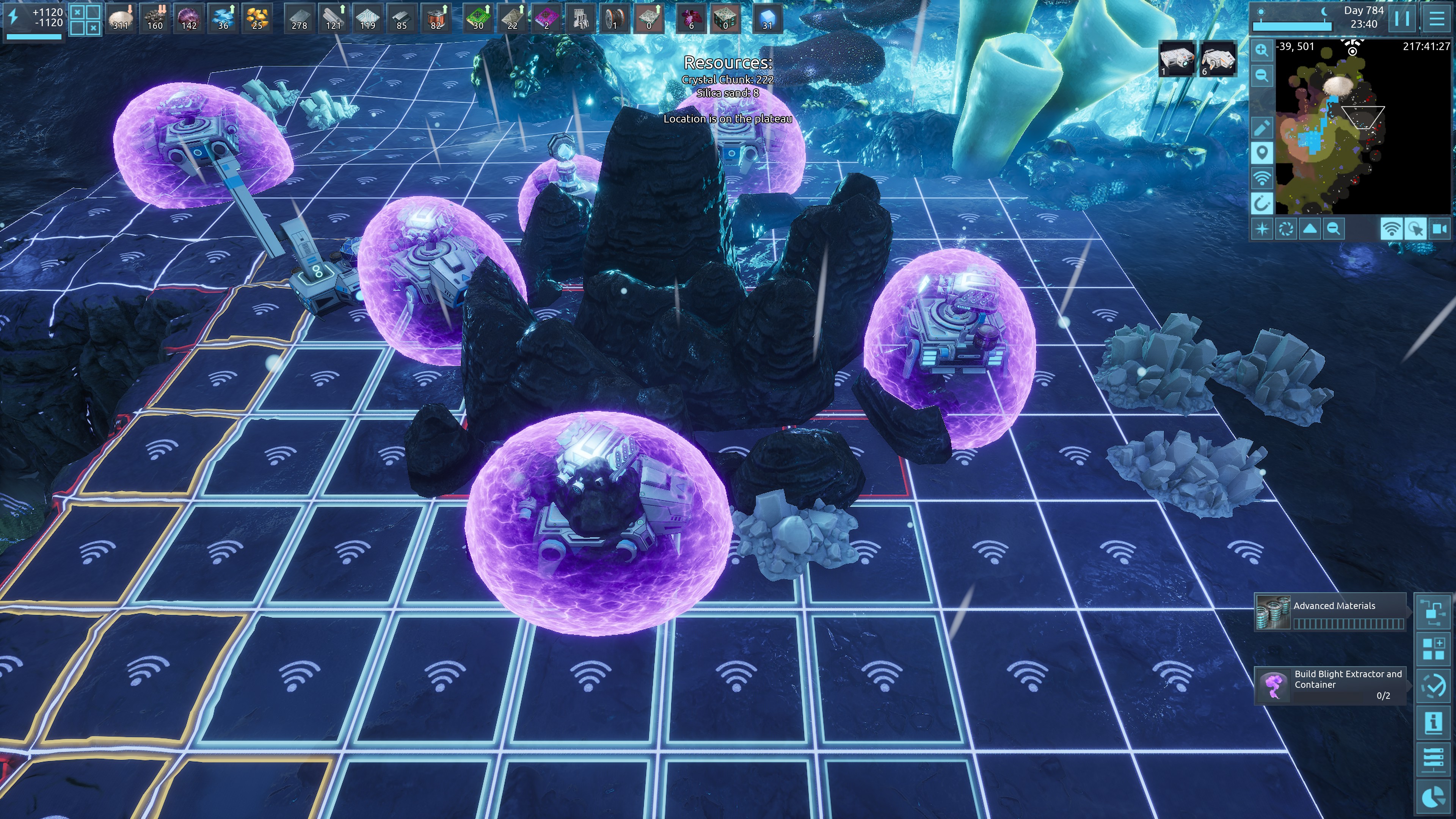
Task: Show the pie chart statistics panel
Action: (x=1433, y=797)
